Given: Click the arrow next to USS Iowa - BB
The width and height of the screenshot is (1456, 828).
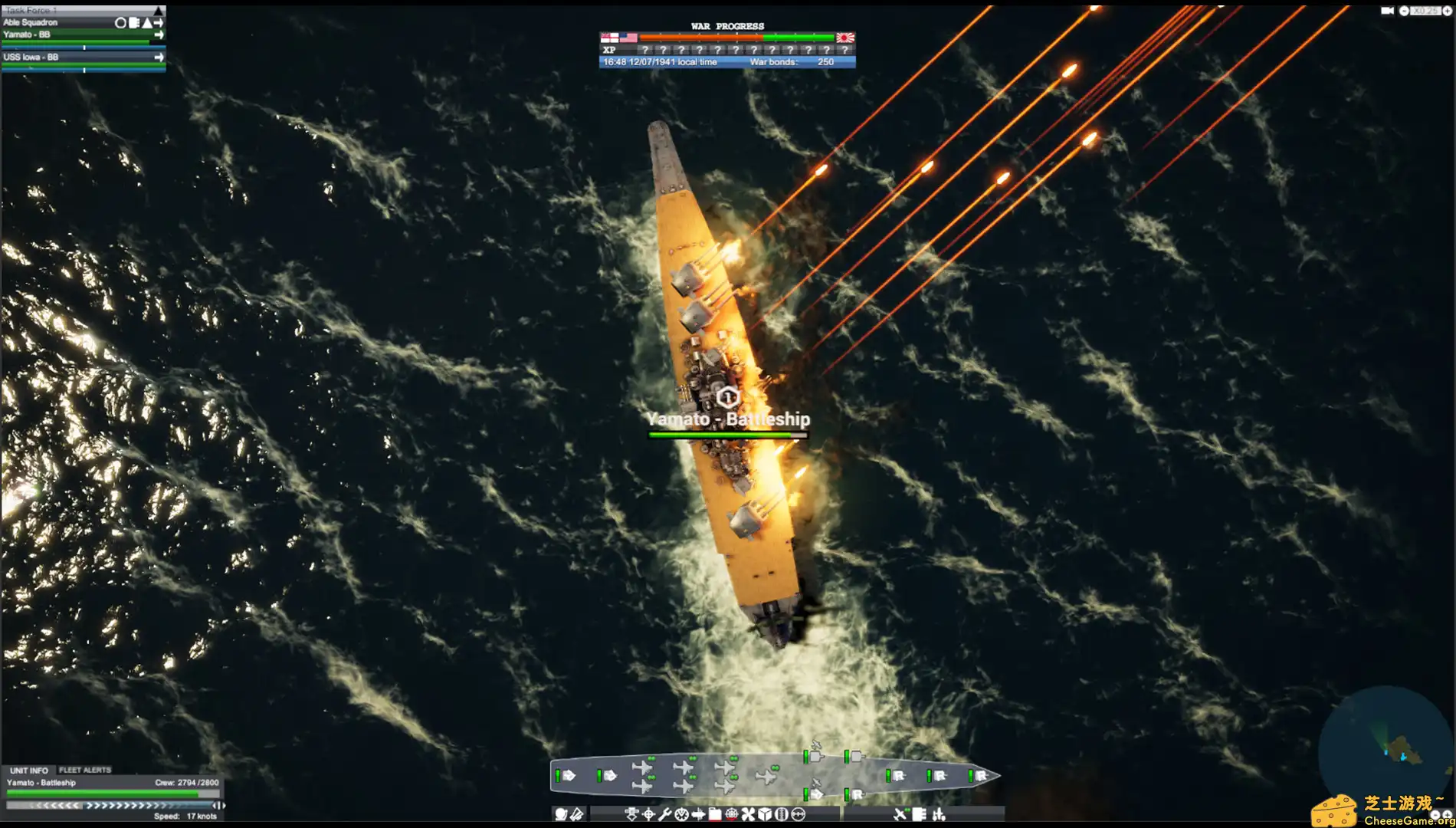Looking at the screenshot, I should coord(158,57).
